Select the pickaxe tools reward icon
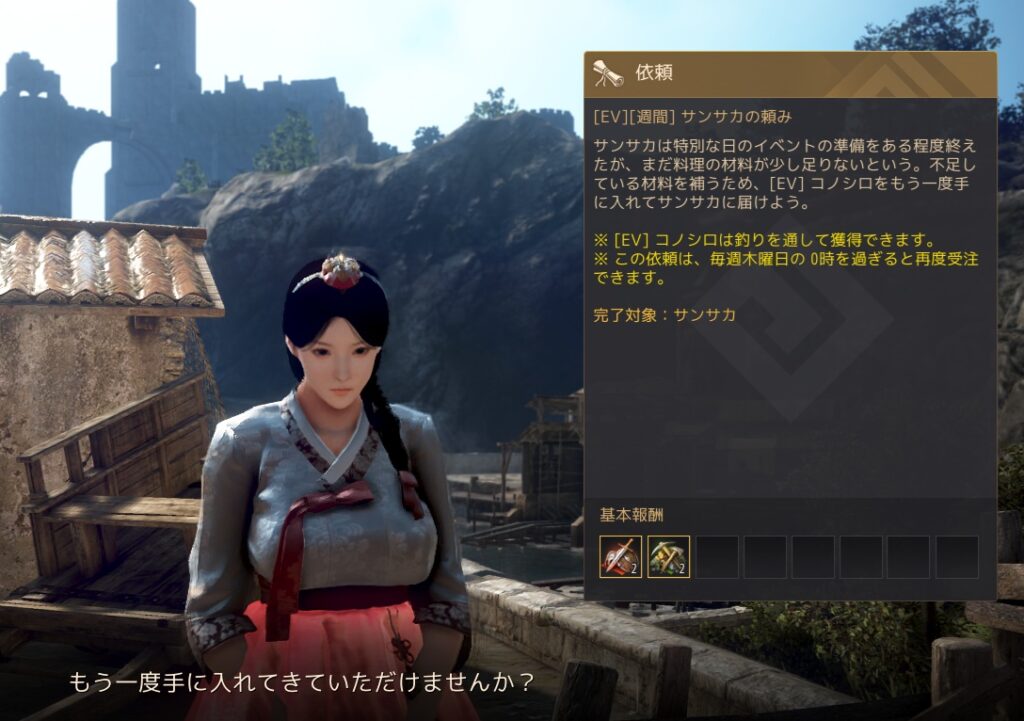 (669, 557)
